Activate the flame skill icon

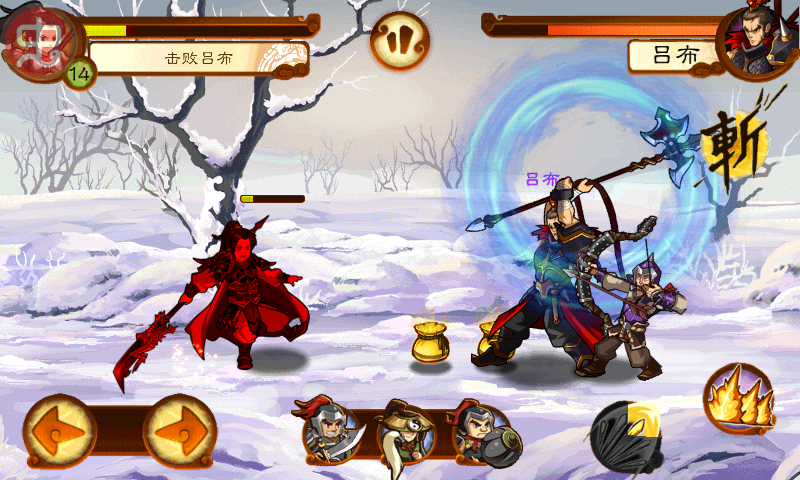click(x=739, y=399)
